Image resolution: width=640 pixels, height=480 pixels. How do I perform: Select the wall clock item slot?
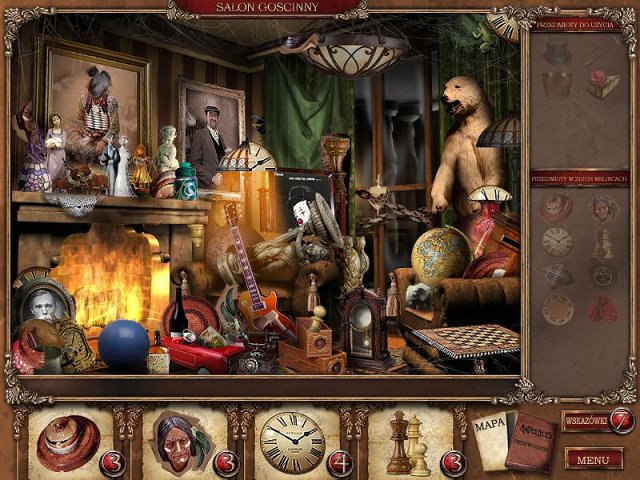click(x=293, y=441)
